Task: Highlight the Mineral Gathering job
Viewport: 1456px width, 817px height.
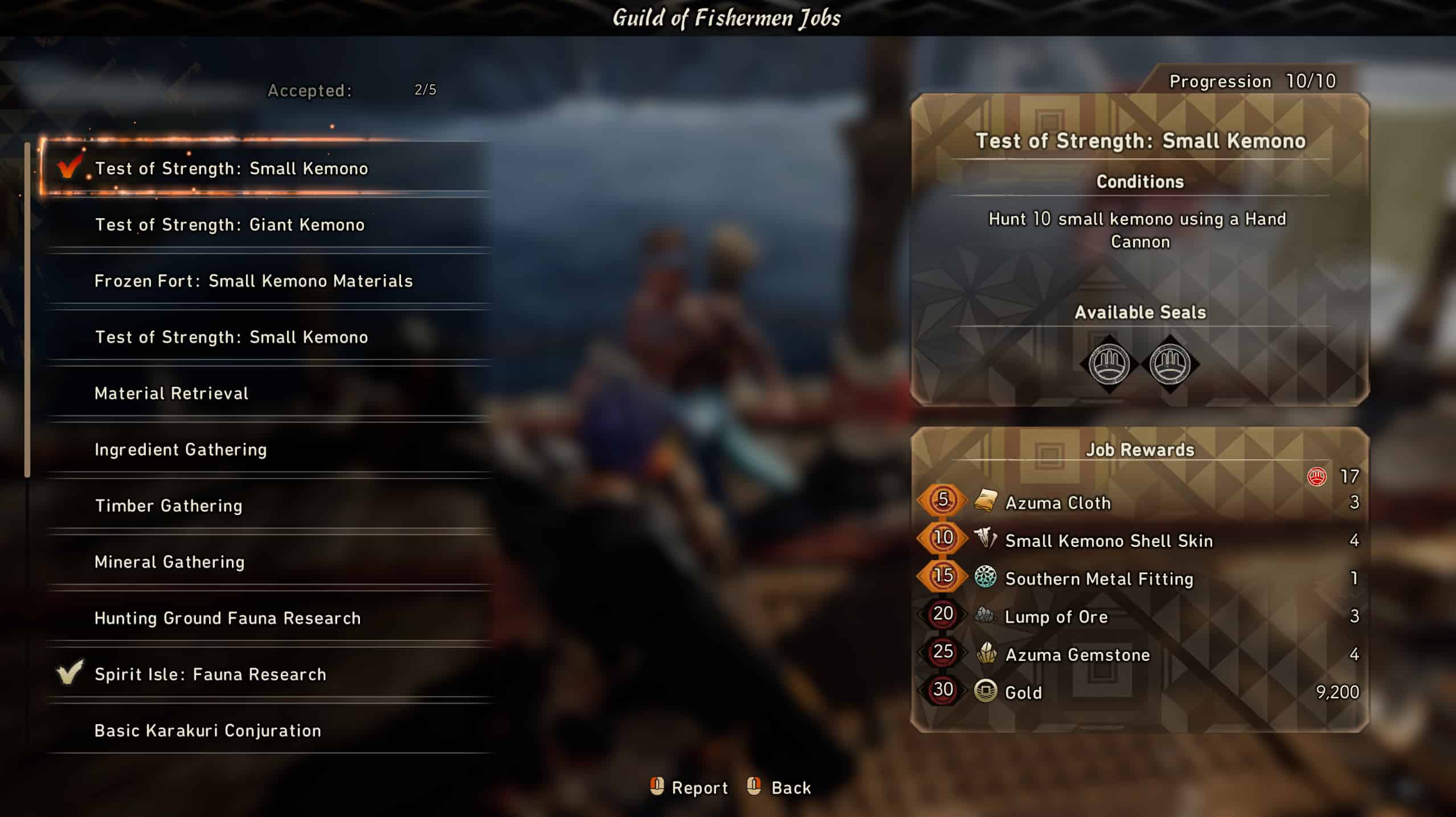Action: (x=170, y=562)
